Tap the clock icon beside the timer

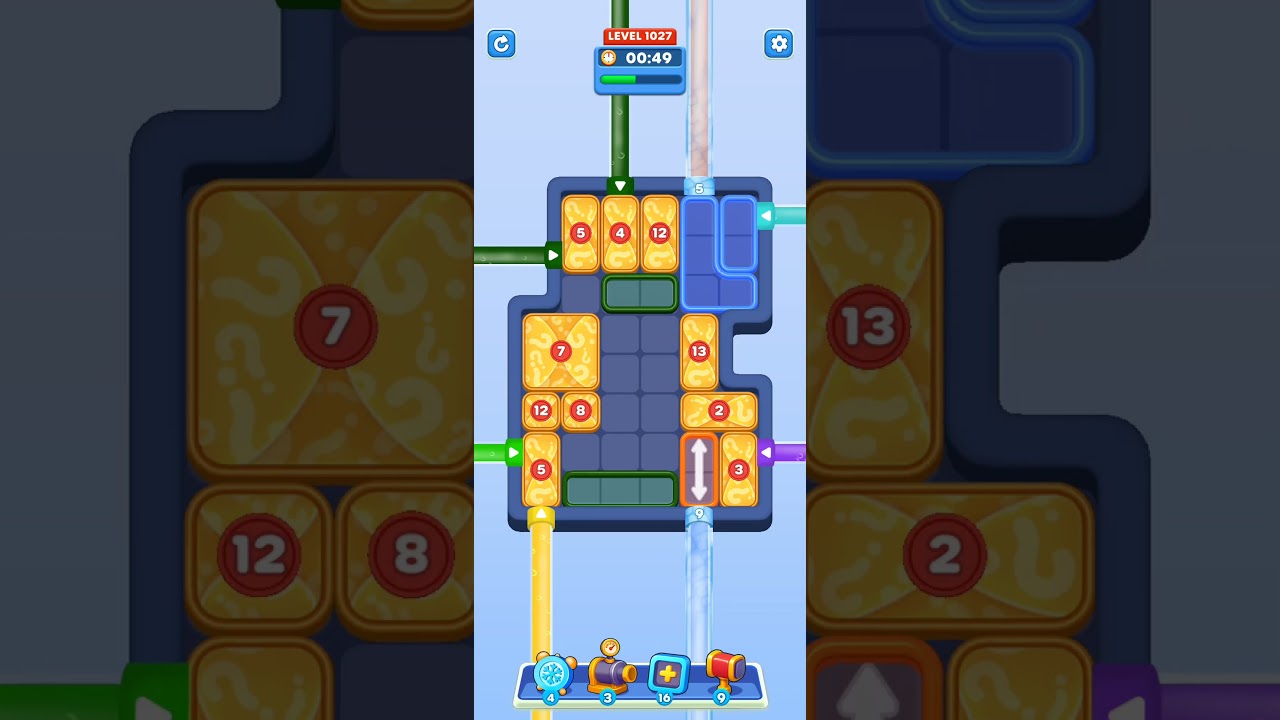608,58
